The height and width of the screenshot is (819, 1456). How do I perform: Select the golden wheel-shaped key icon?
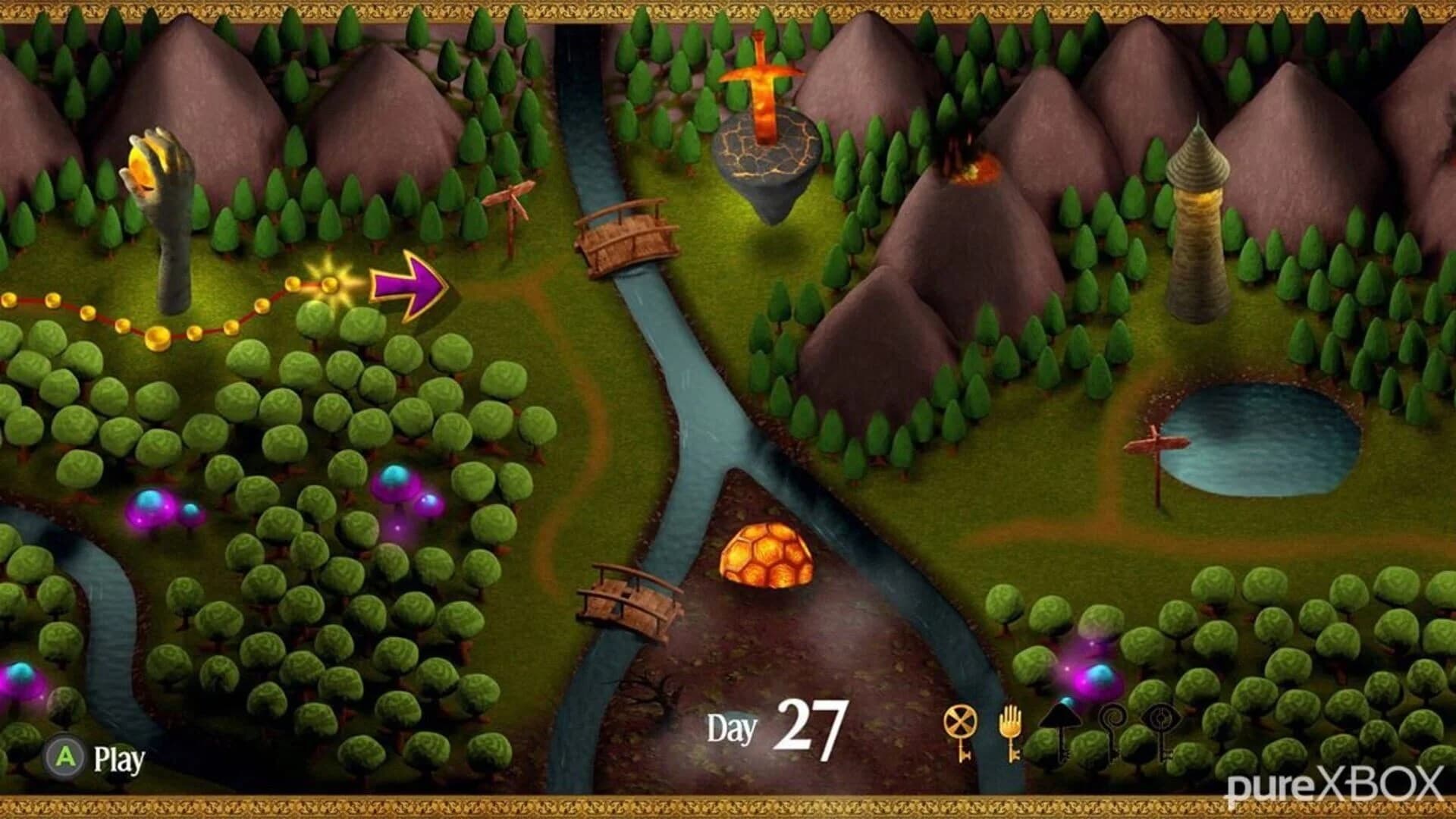[x=959, y=719]
